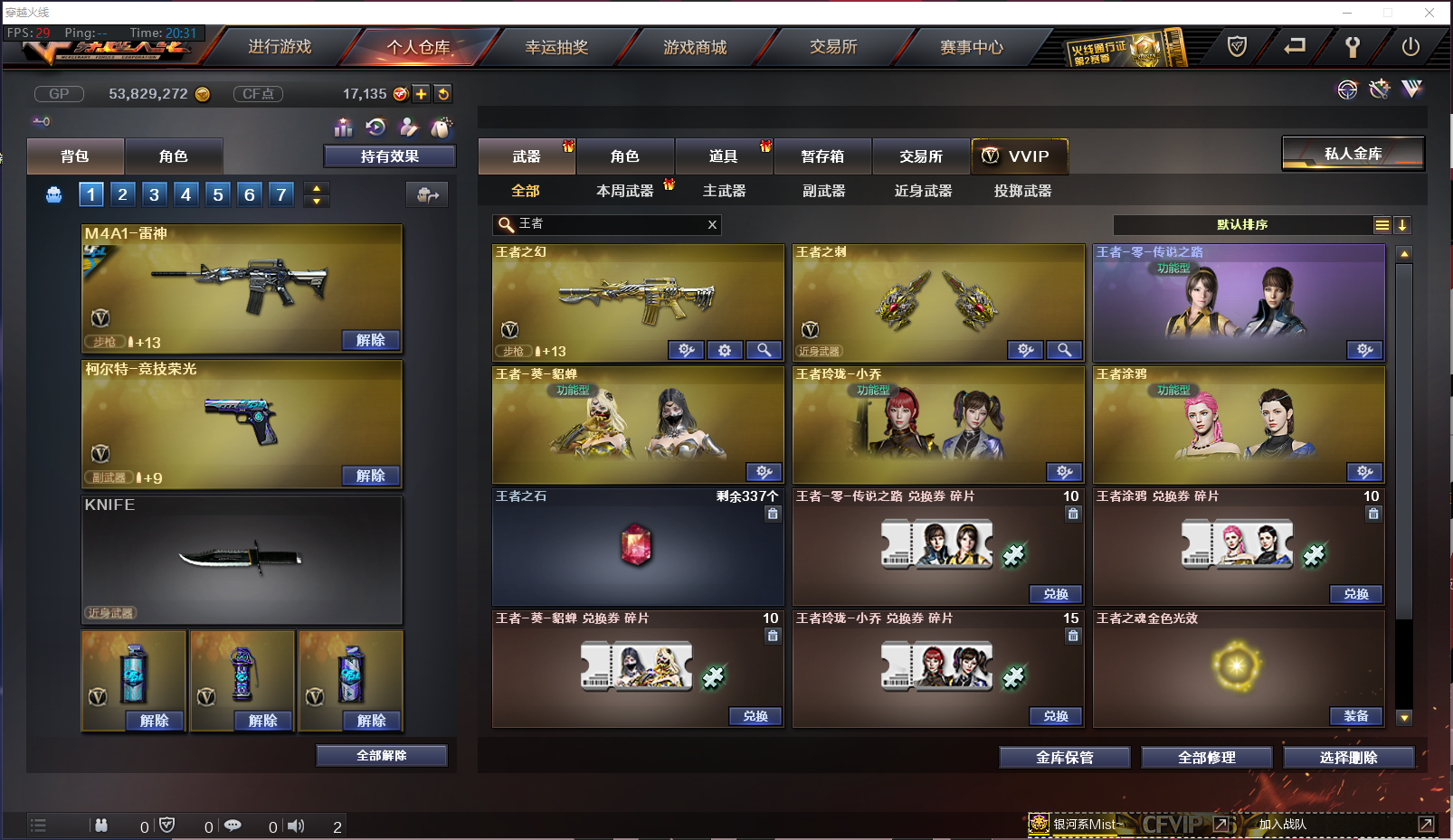Screen dimensions: 1453x840
Task: Click the replay history icon near the top left
Action: coord(376,127)
